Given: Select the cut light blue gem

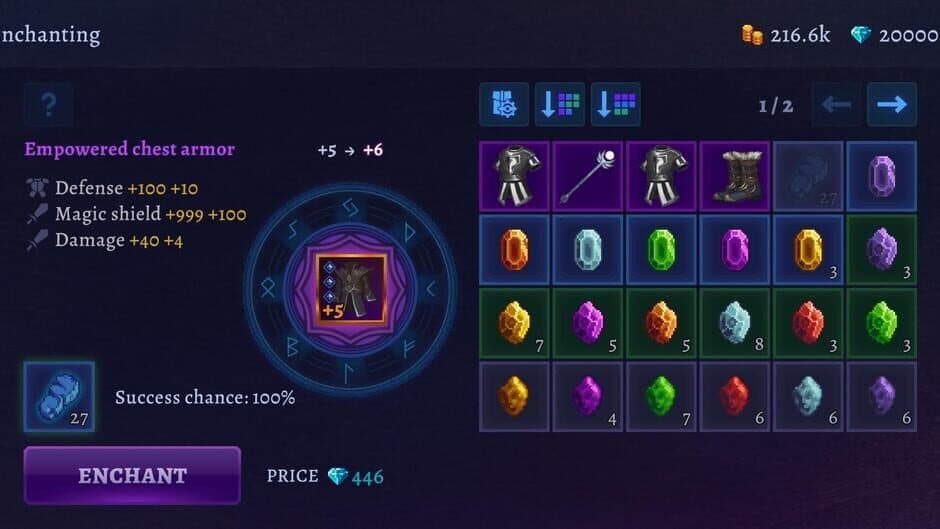Looking at the screenshot, I should (587, 248).
